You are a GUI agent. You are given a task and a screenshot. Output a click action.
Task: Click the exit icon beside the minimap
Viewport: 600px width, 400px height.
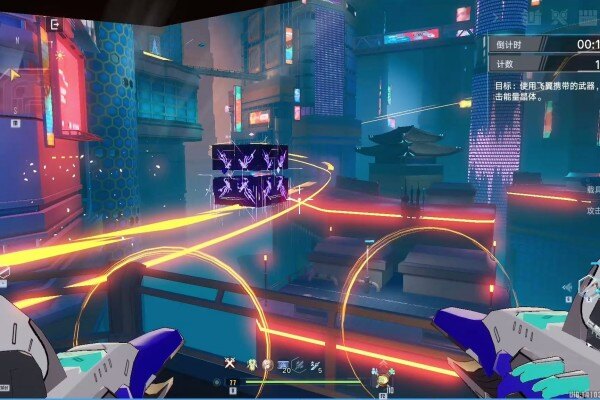(54, 23)
